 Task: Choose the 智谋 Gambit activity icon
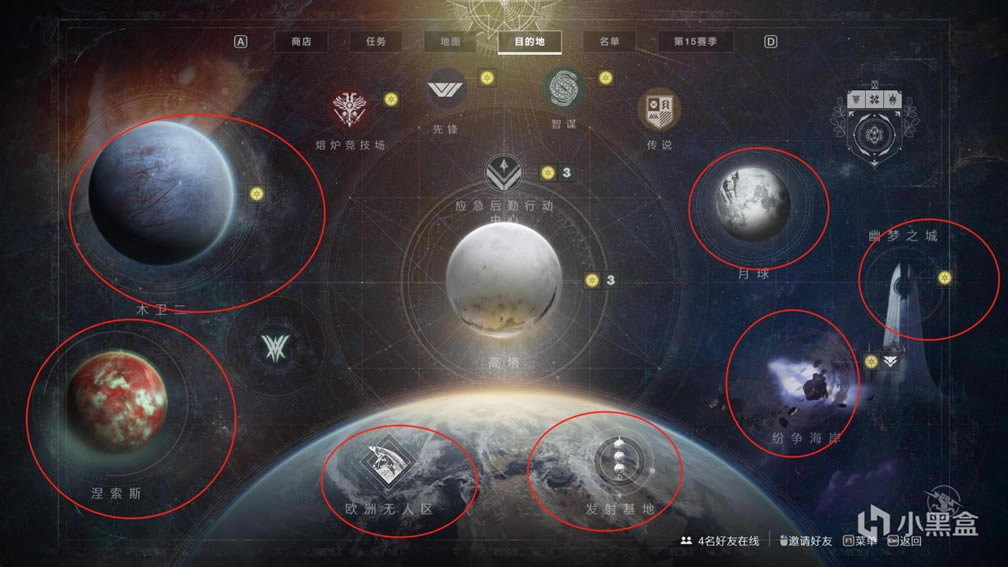click(x=563, y=89)
